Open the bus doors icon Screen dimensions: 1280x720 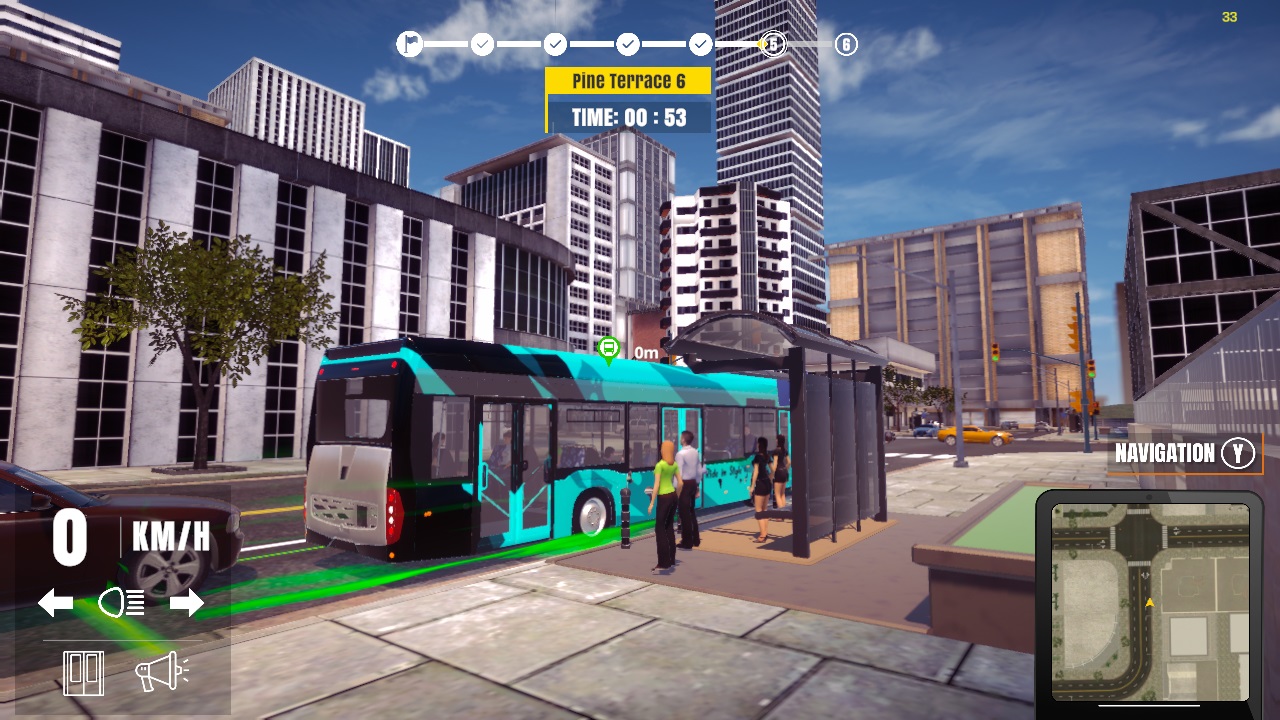click(83, 672)
